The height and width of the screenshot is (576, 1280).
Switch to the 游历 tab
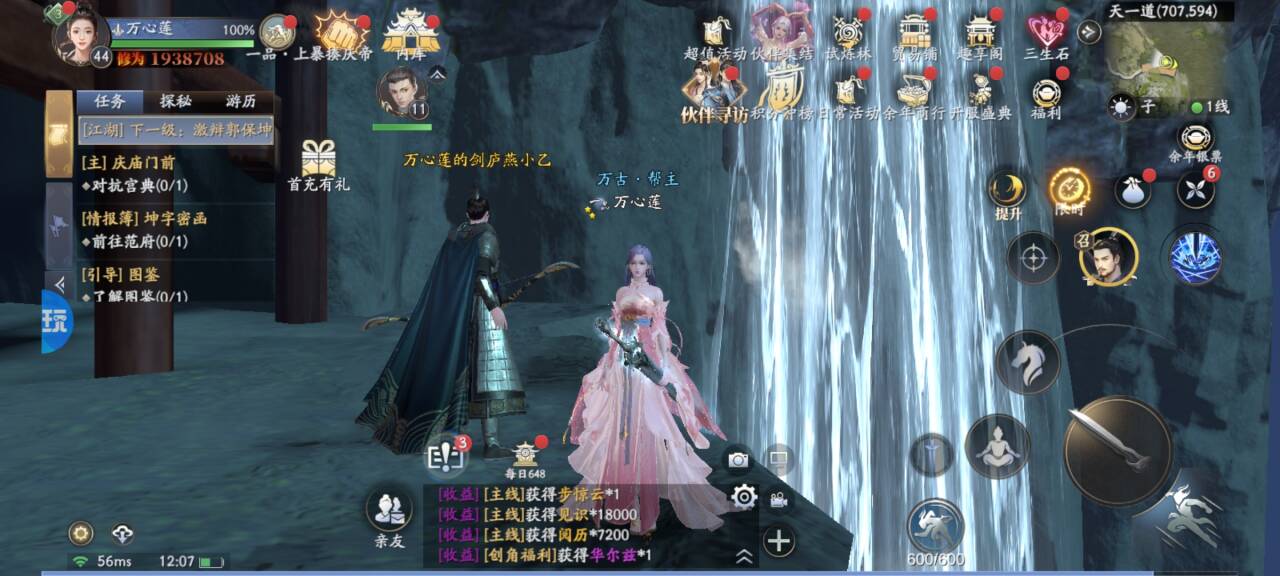tap(240, 101)
